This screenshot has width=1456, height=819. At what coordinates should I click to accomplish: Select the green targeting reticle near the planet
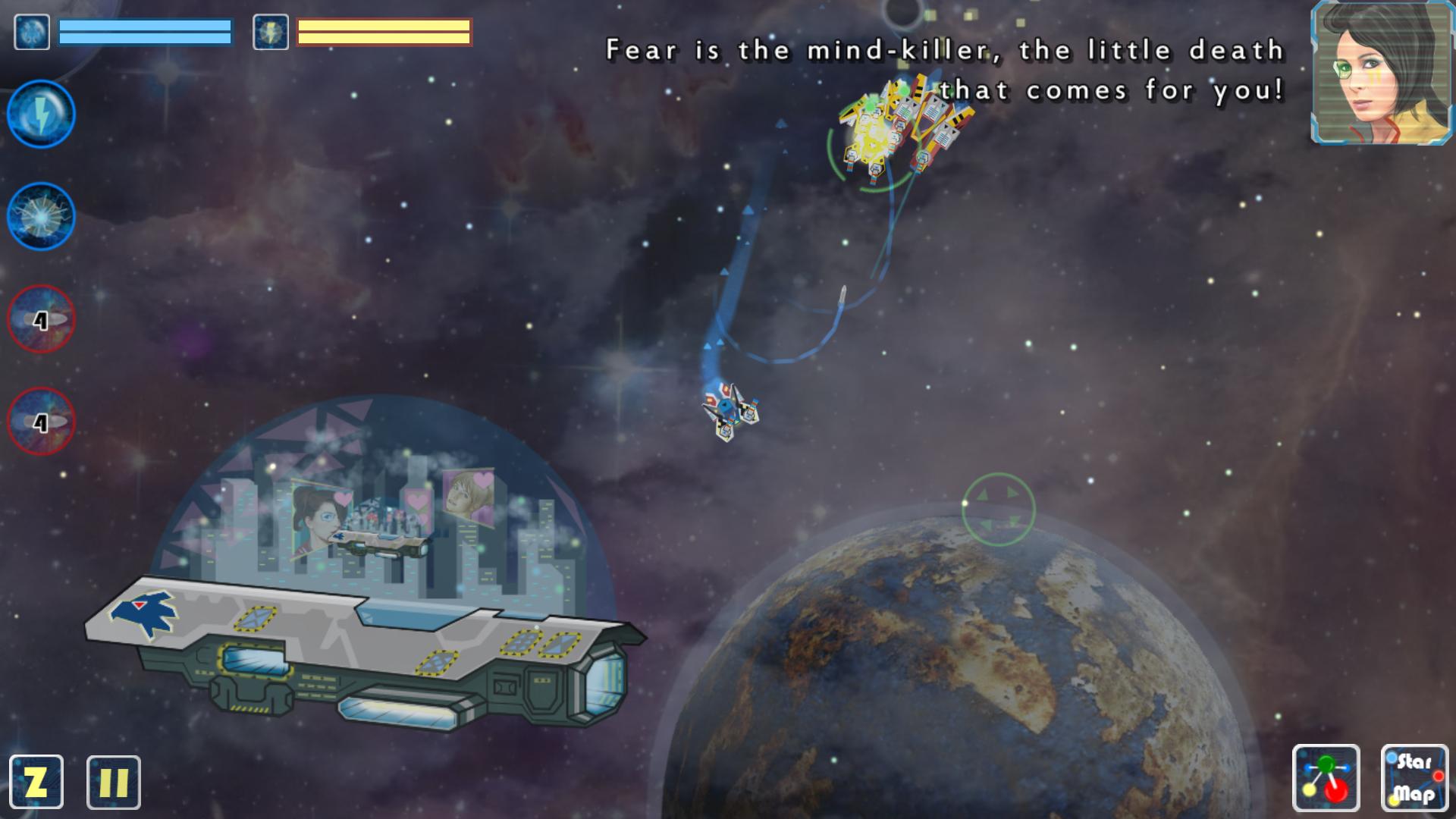[997, 510]
